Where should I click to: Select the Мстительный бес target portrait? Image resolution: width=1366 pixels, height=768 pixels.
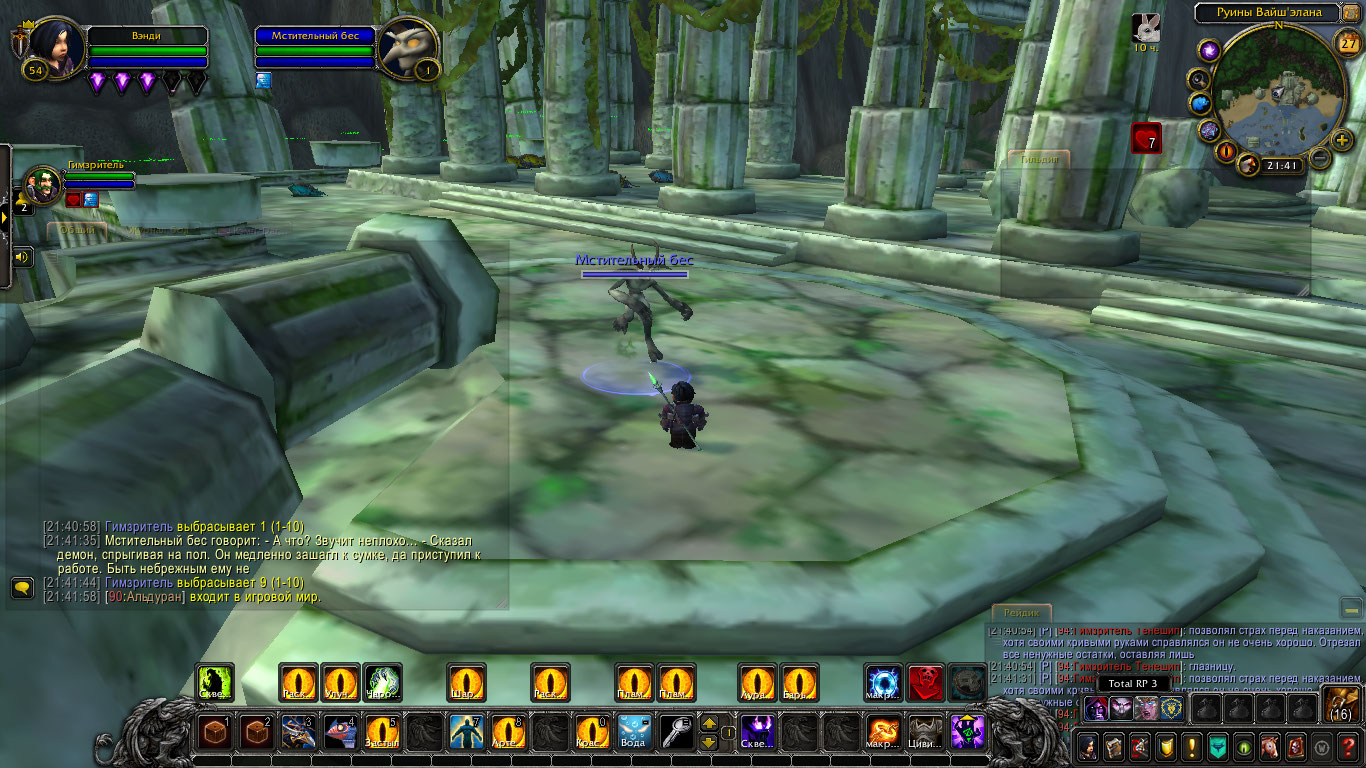click(x=409, y=46)
